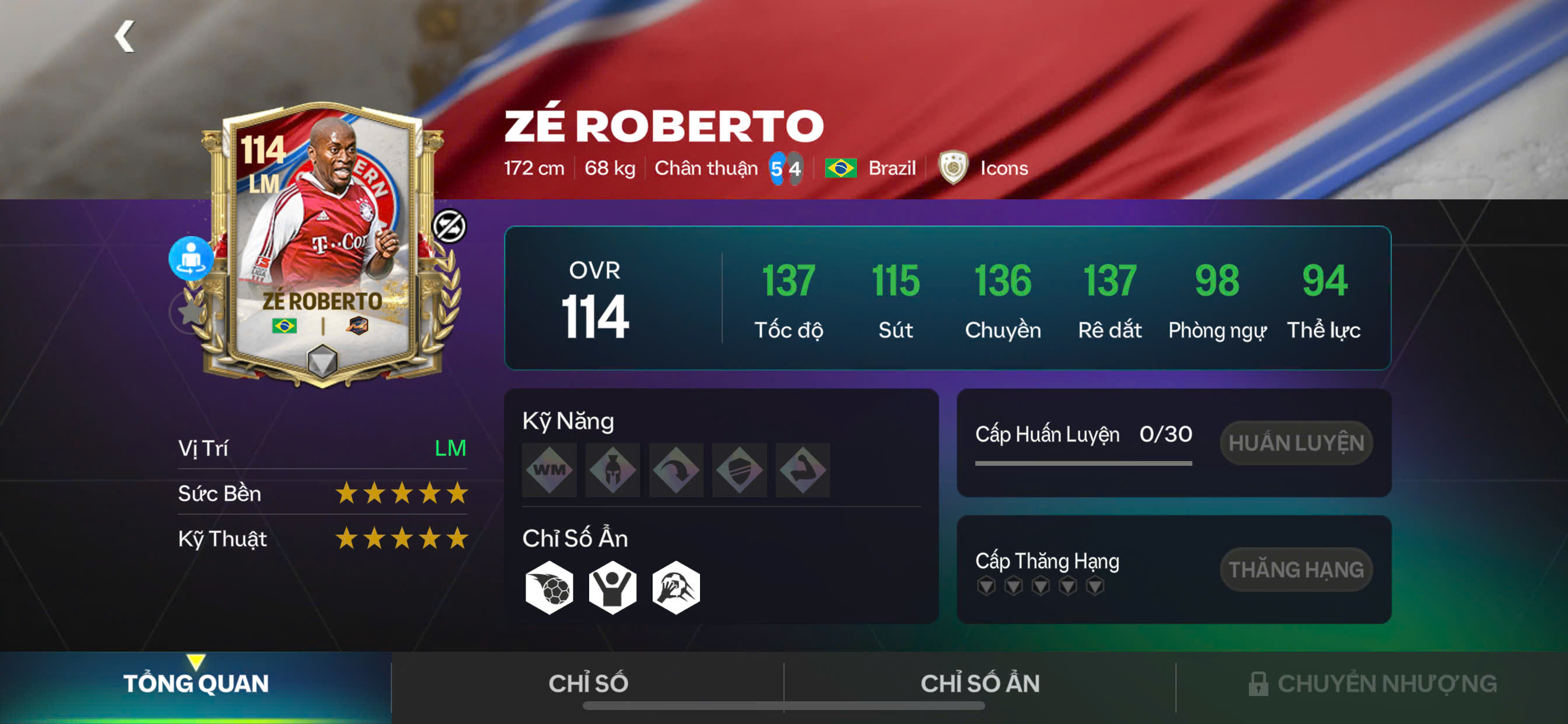The image size is (1568, 724).
Task: Select the Zé Roberto player card
Action: (323, 243)
